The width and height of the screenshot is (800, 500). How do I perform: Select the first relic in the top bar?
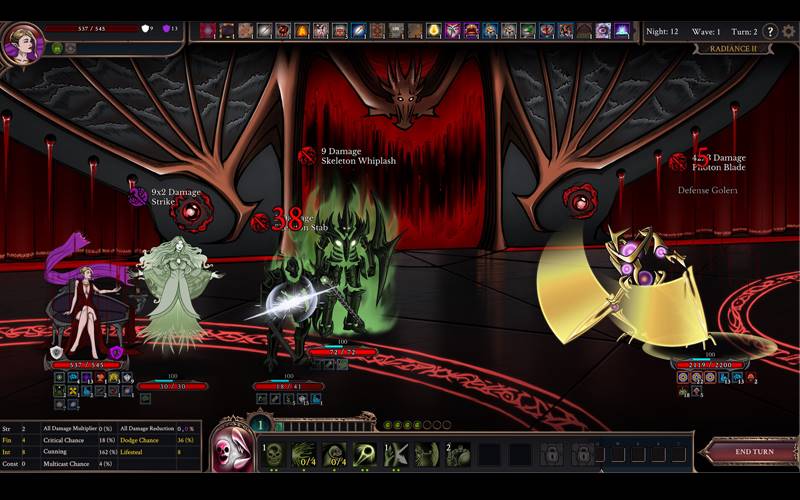208,31
